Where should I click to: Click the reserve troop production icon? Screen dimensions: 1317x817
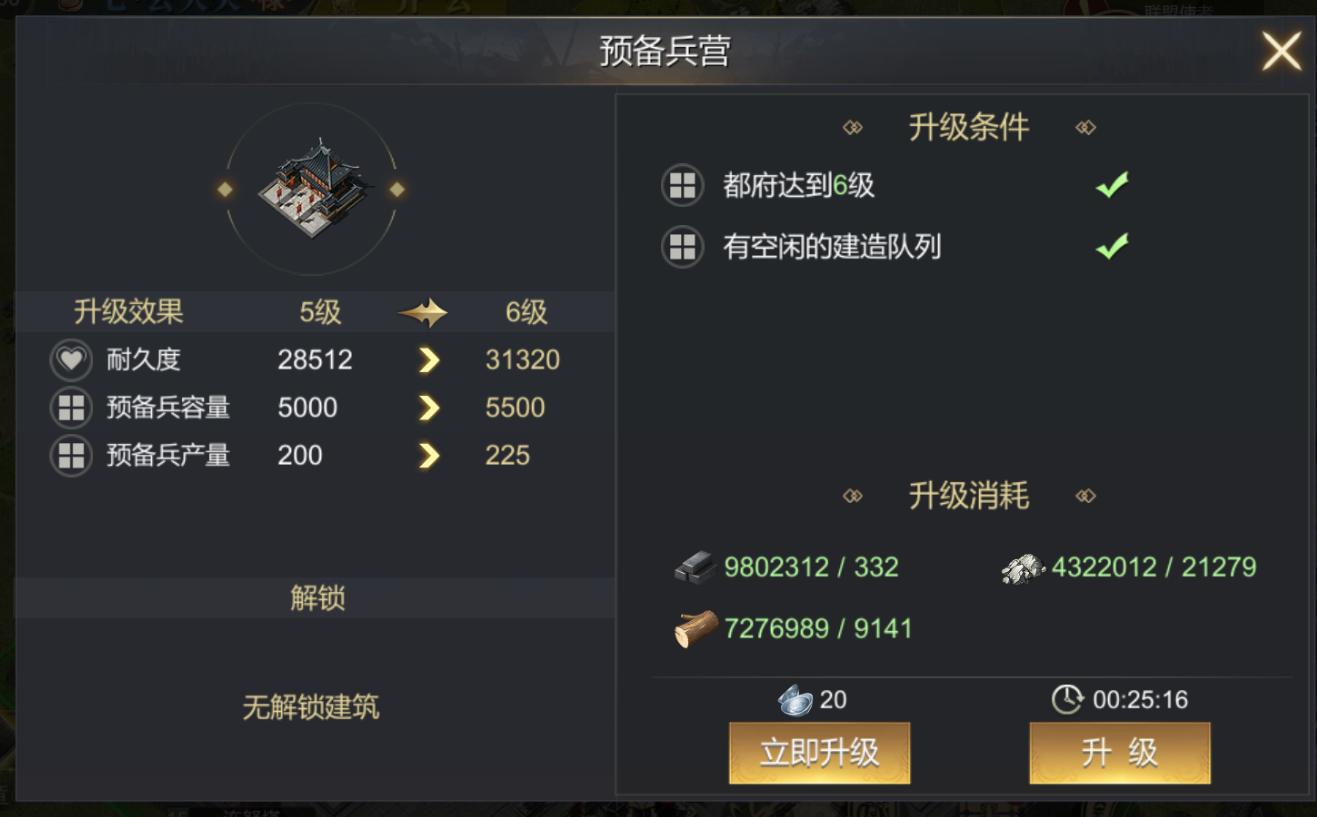pyautogui.click(x=70, y=456)
